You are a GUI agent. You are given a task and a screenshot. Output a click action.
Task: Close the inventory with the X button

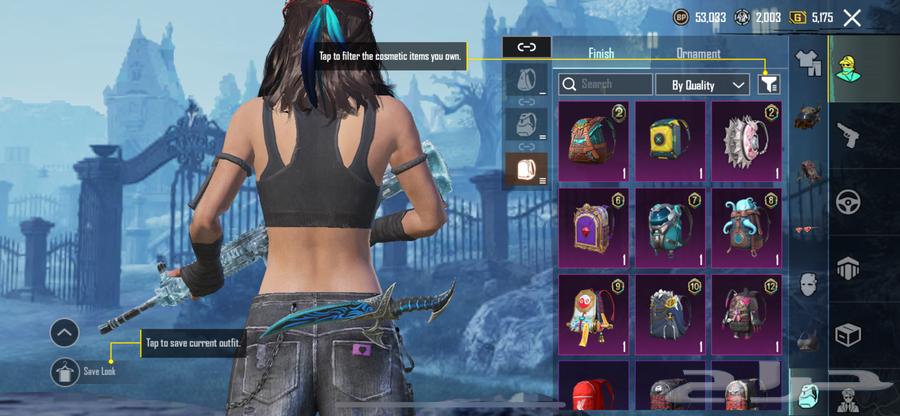[x=852, y=17]
